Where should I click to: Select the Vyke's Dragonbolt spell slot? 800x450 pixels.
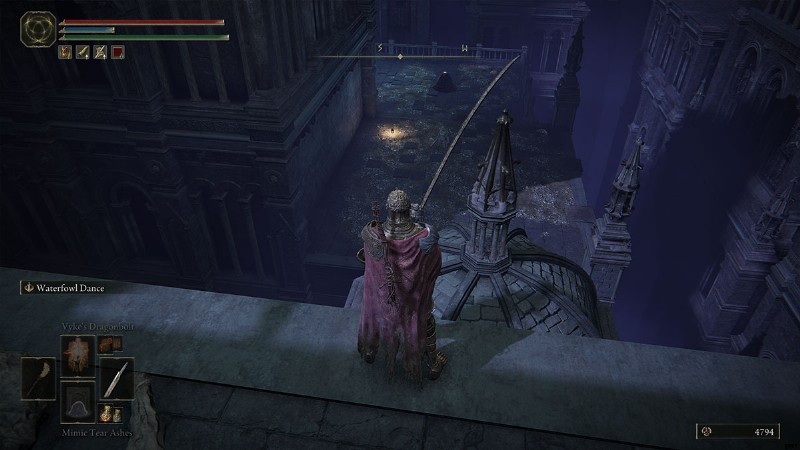pos(78,352)
